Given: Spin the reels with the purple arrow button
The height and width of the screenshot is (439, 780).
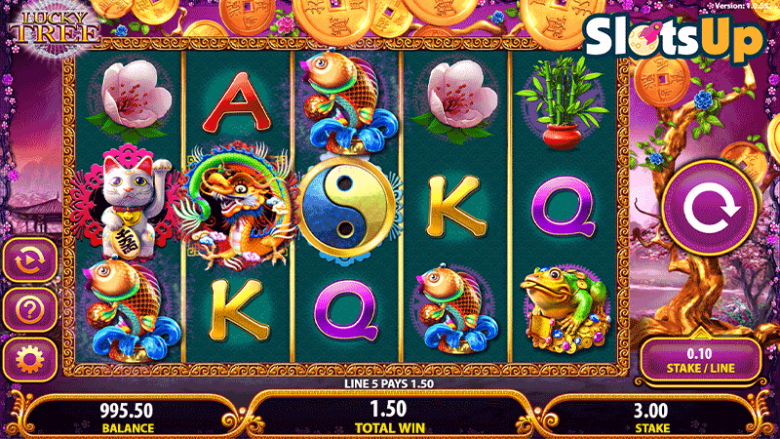Looking at the screenshot, I should click(x=710, y=208).
